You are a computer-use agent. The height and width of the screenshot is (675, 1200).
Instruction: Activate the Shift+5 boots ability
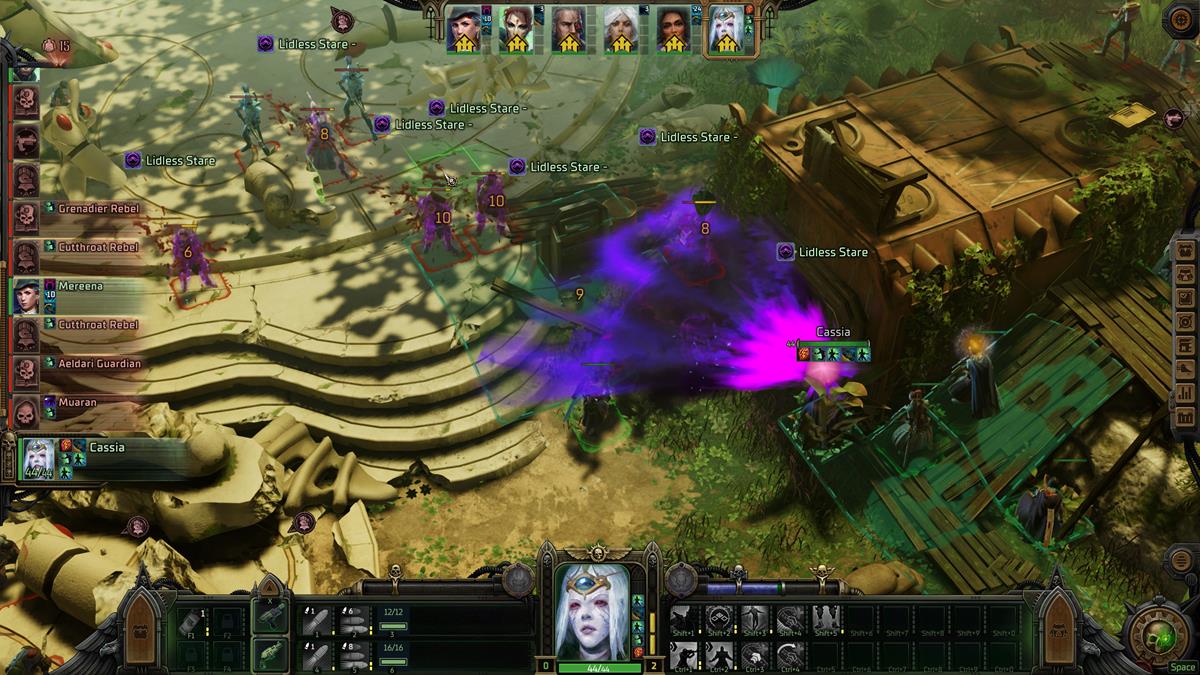(x=826, y=619)
